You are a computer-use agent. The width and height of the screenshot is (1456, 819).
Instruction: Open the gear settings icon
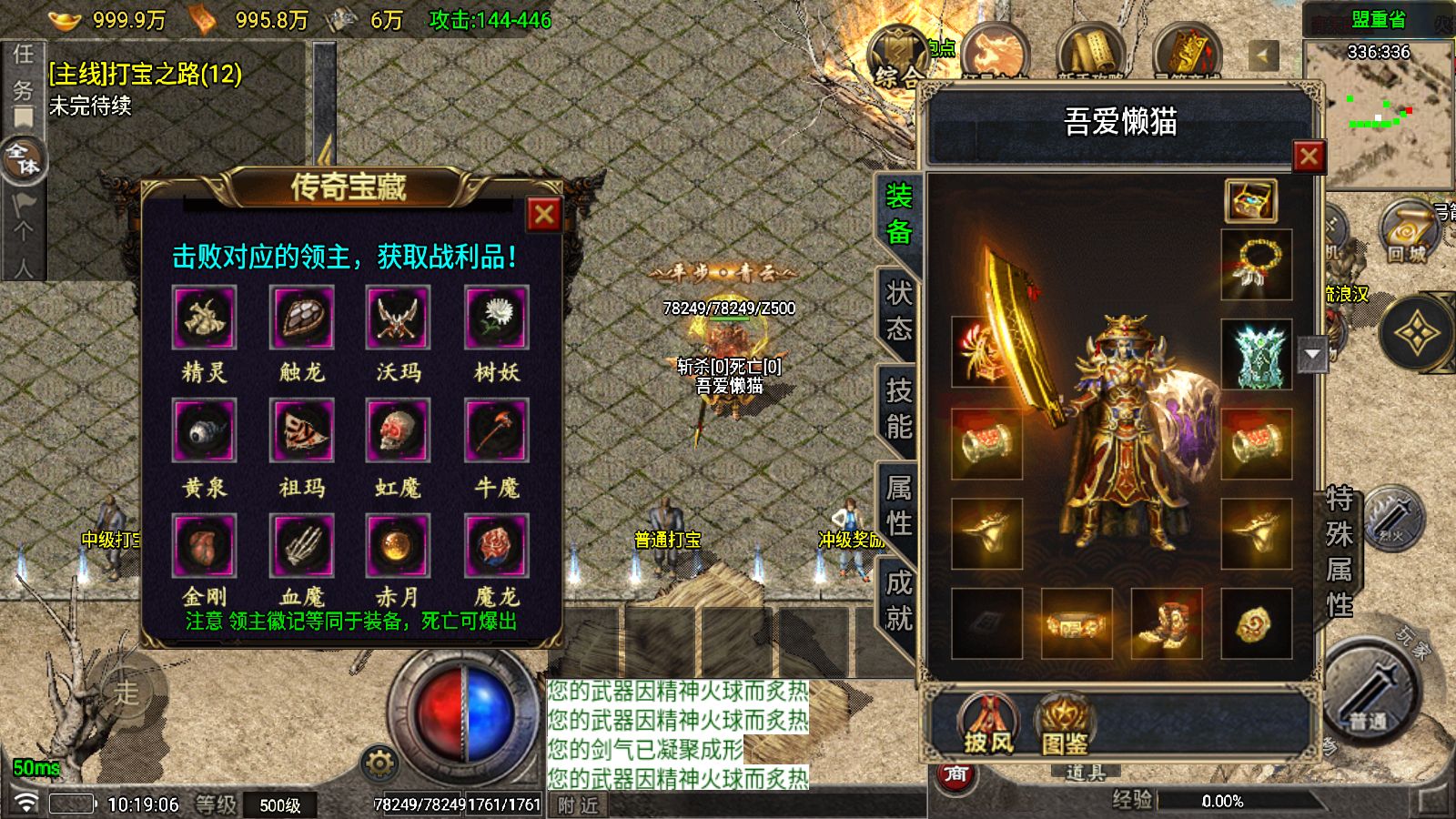[379, 763]
